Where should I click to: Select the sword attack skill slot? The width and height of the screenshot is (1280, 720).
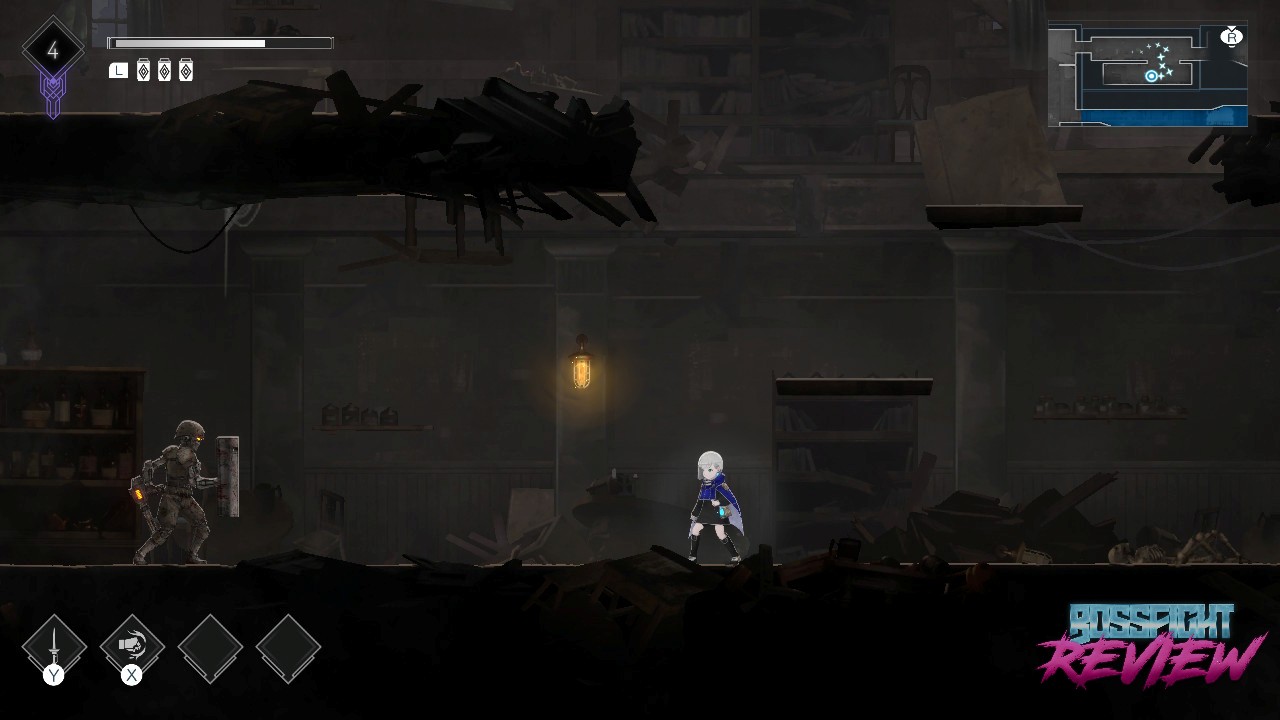(54, 646)
